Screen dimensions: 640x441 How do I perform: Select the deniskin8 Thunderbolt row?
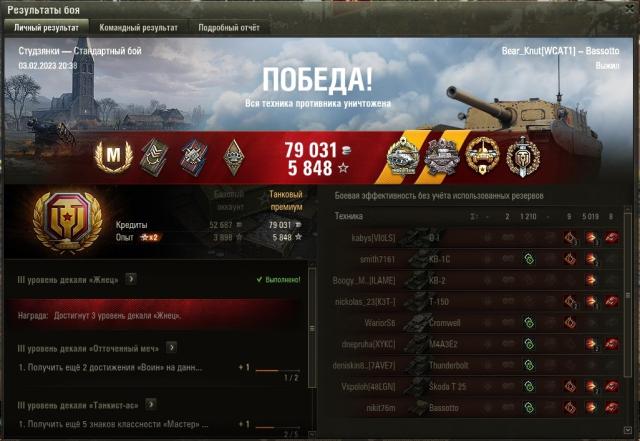click(x=480, y=365)
